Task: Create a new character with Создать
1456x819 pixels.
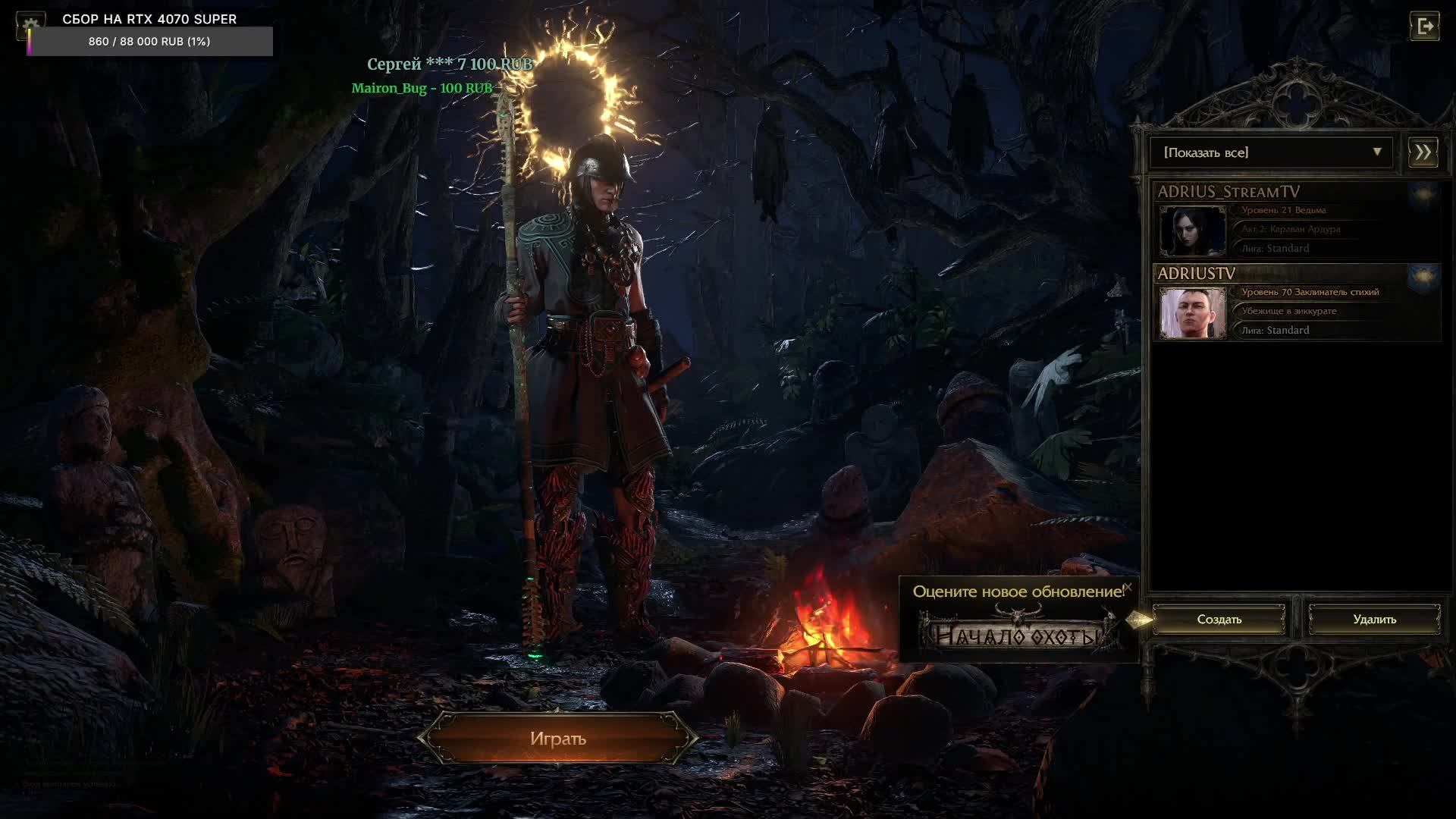Action: [1219, 620]
